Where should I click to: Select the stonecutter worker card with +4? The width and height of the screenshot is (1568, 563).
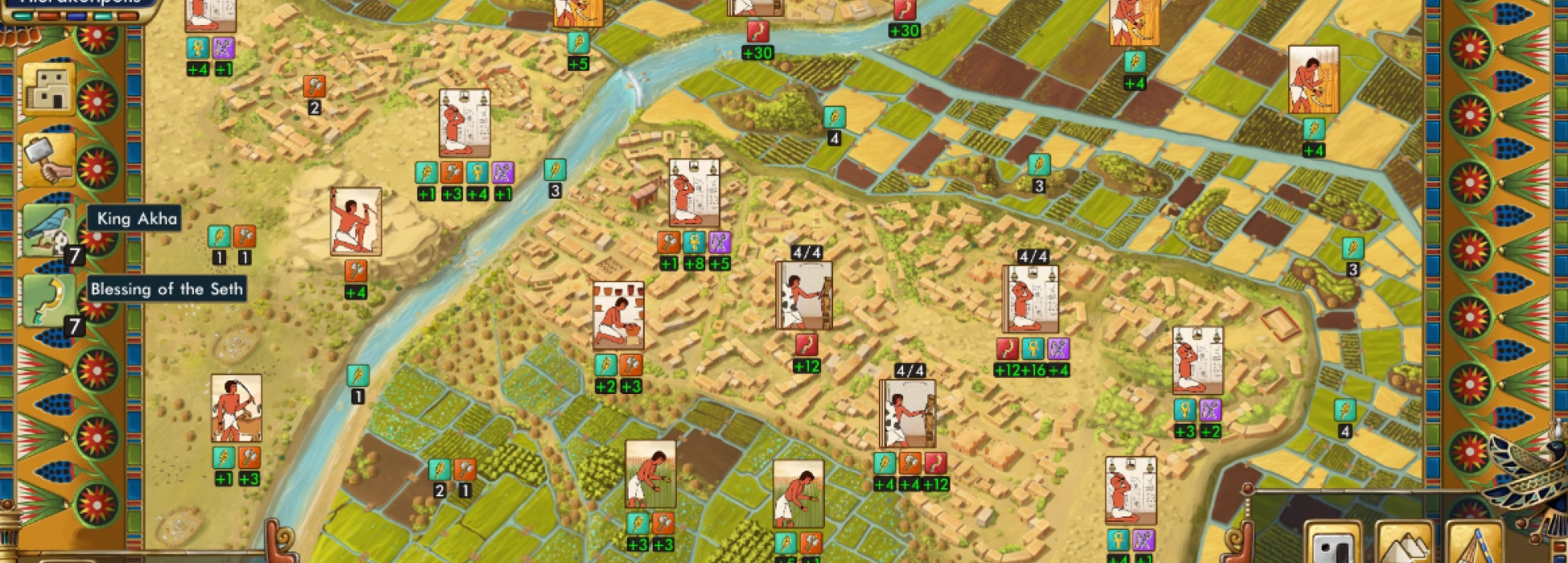click(x=355, y=222)
